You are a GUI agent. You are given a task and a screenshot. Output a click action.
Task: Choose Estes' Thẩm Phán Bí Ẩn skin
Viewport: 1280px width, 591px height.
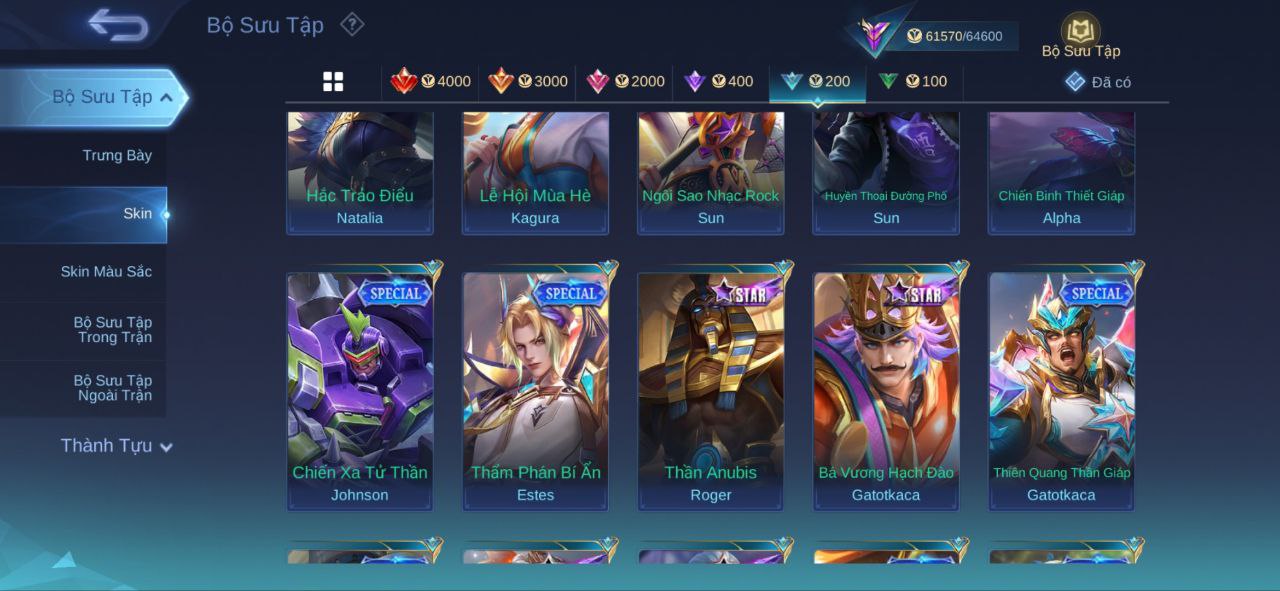click(x=535, y=390)
